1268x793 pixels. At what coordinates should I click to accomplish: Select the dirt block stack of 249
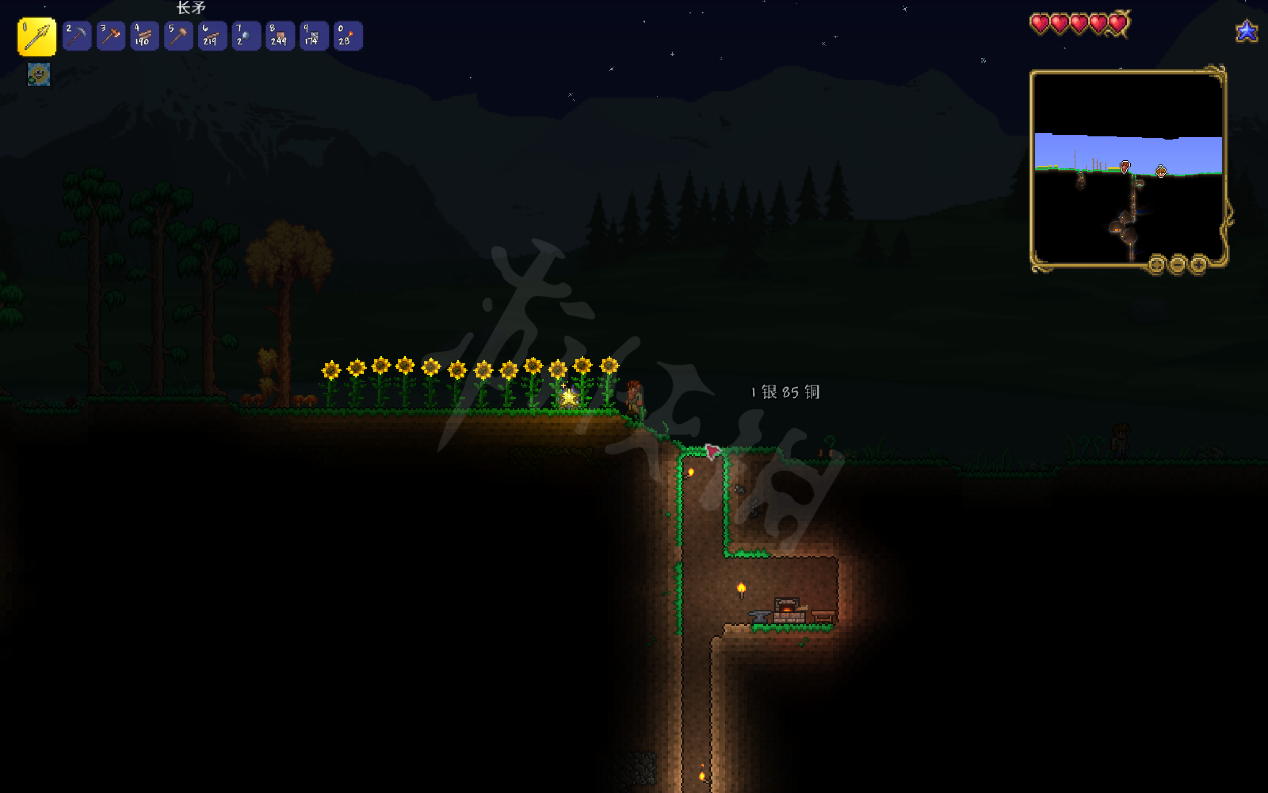pyautogui.click(x=281, y=37)
